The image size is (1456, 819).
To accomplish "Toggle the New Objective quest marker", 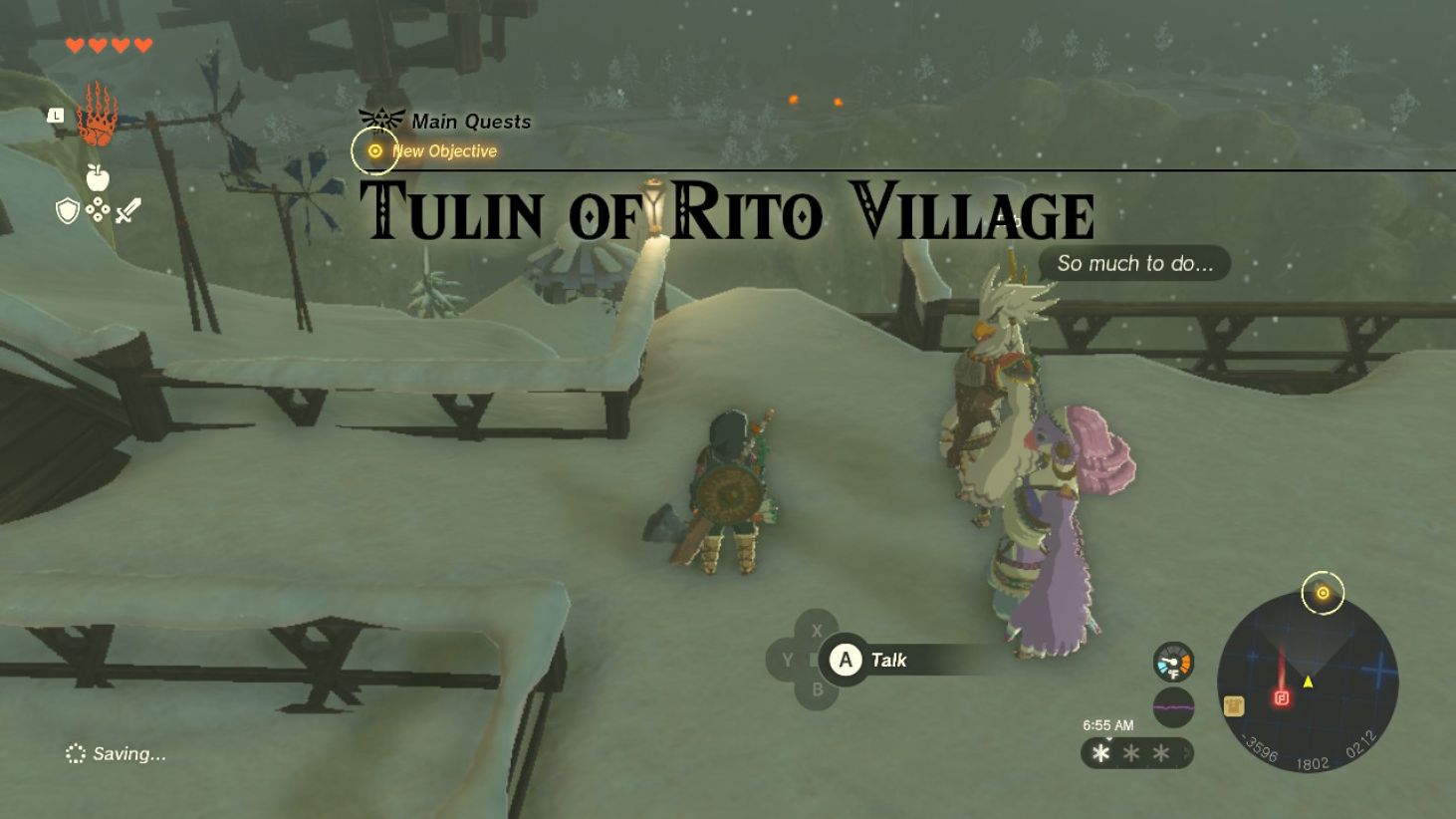I will coord(375,150).
